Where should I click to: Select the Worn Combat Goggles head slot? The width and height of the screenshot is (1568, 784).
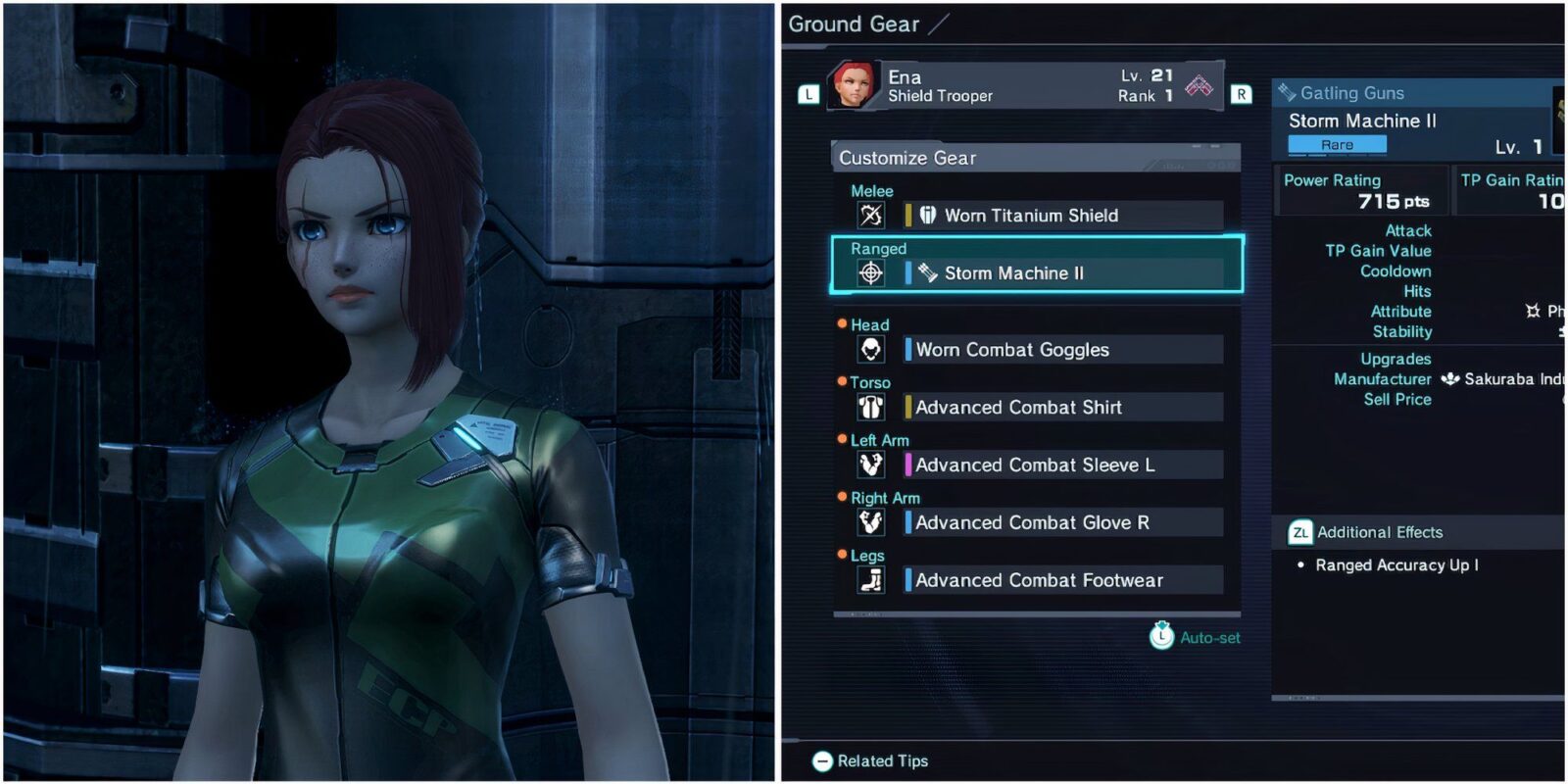(x=1063, y=350)
